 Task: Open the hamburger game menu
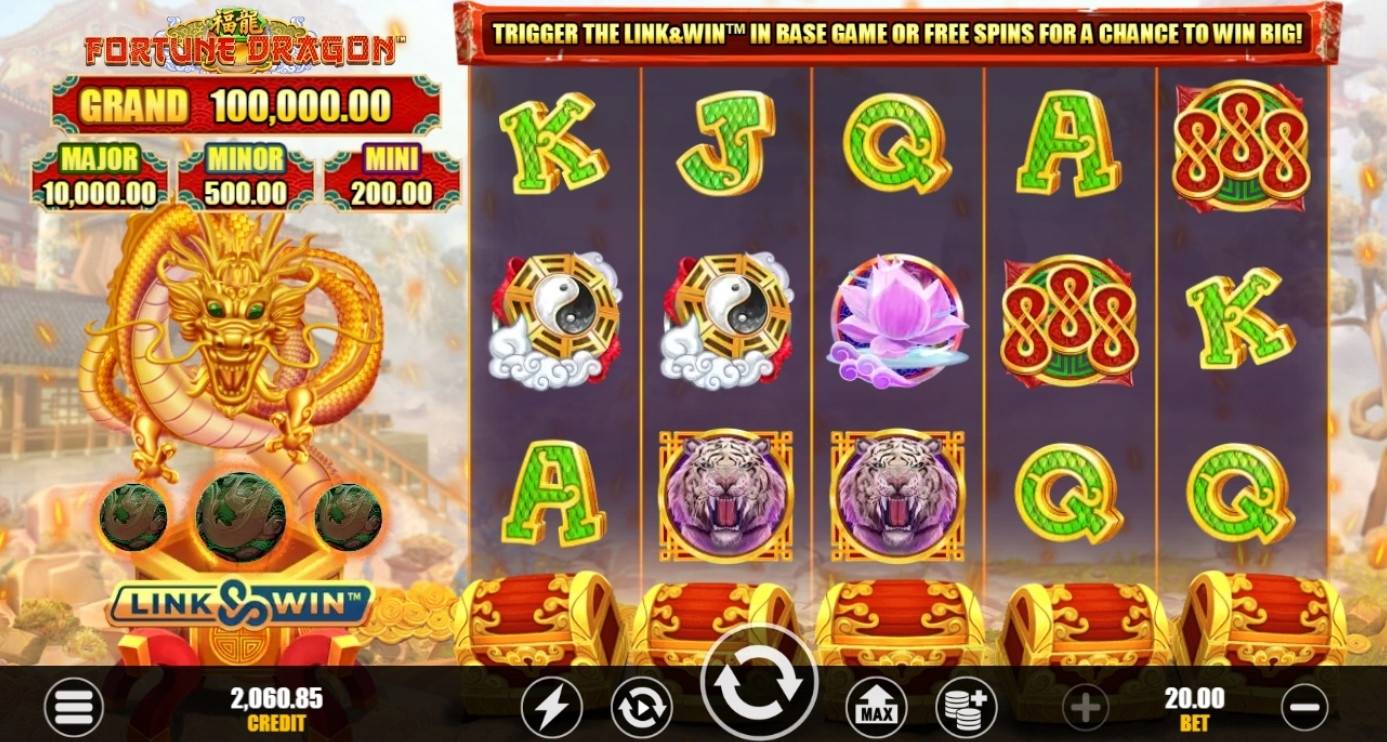(x=72, y=707)
